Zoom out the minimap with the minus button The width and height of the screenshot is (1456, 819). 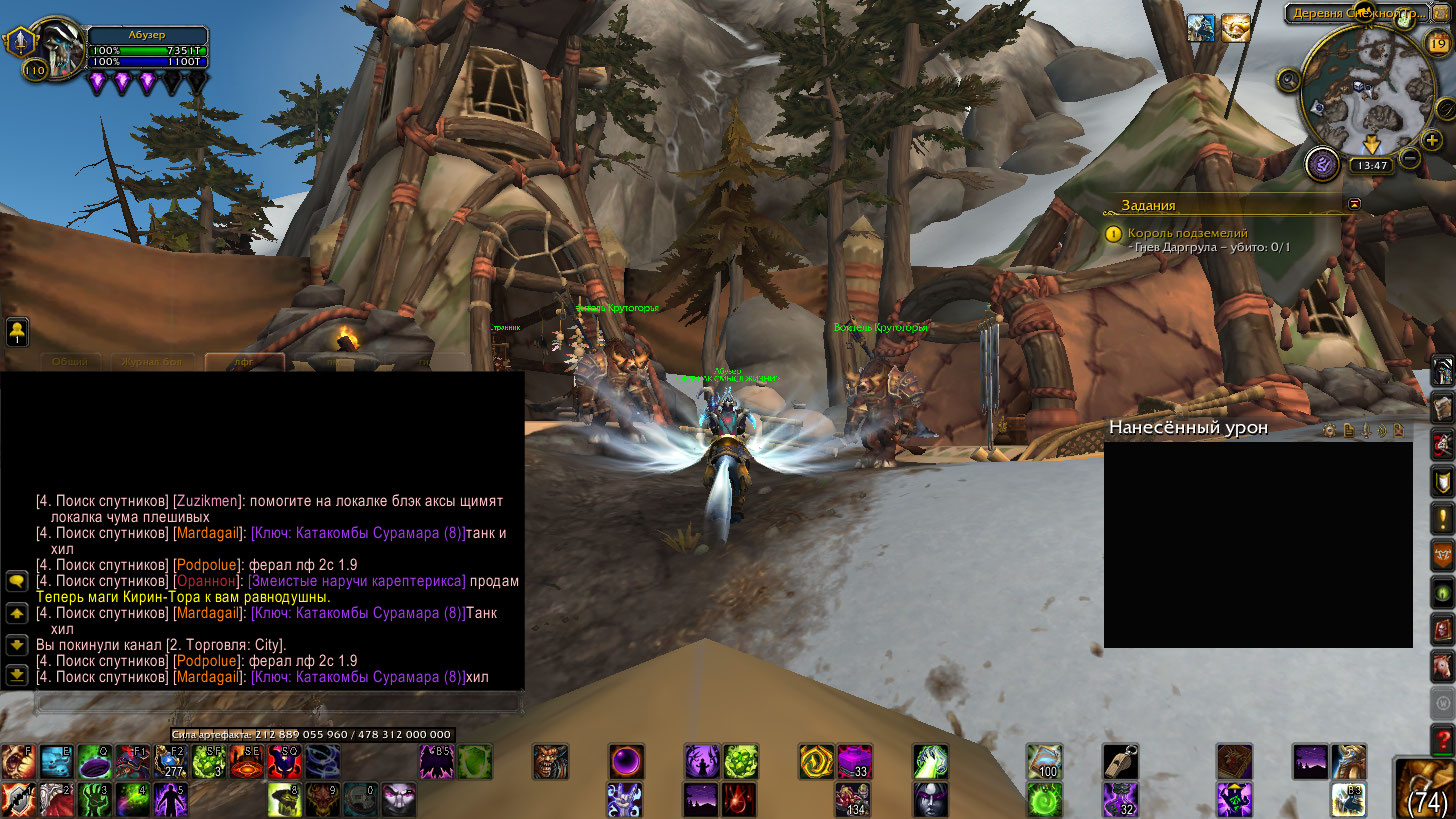(1410, 157)
